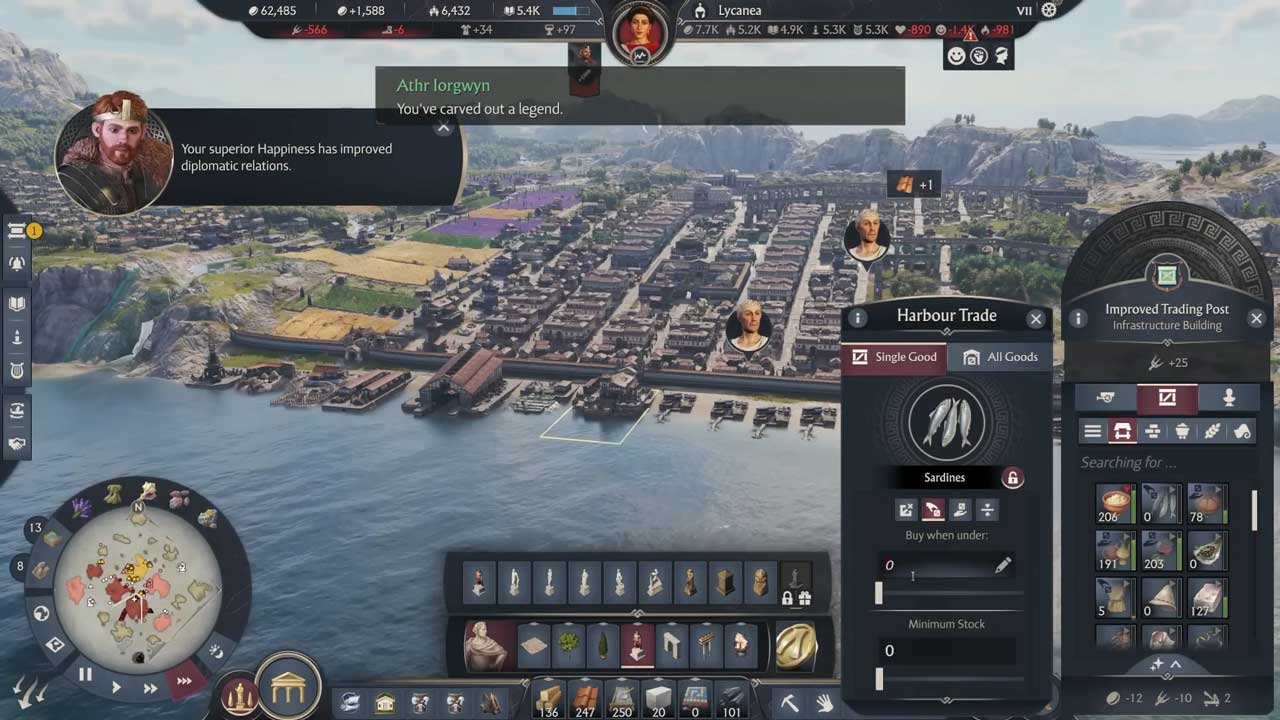Set game speed to fastest triple arrows
Image resolution: width=1280 pixels, height=720 pixels.
(x=184, y=681)
